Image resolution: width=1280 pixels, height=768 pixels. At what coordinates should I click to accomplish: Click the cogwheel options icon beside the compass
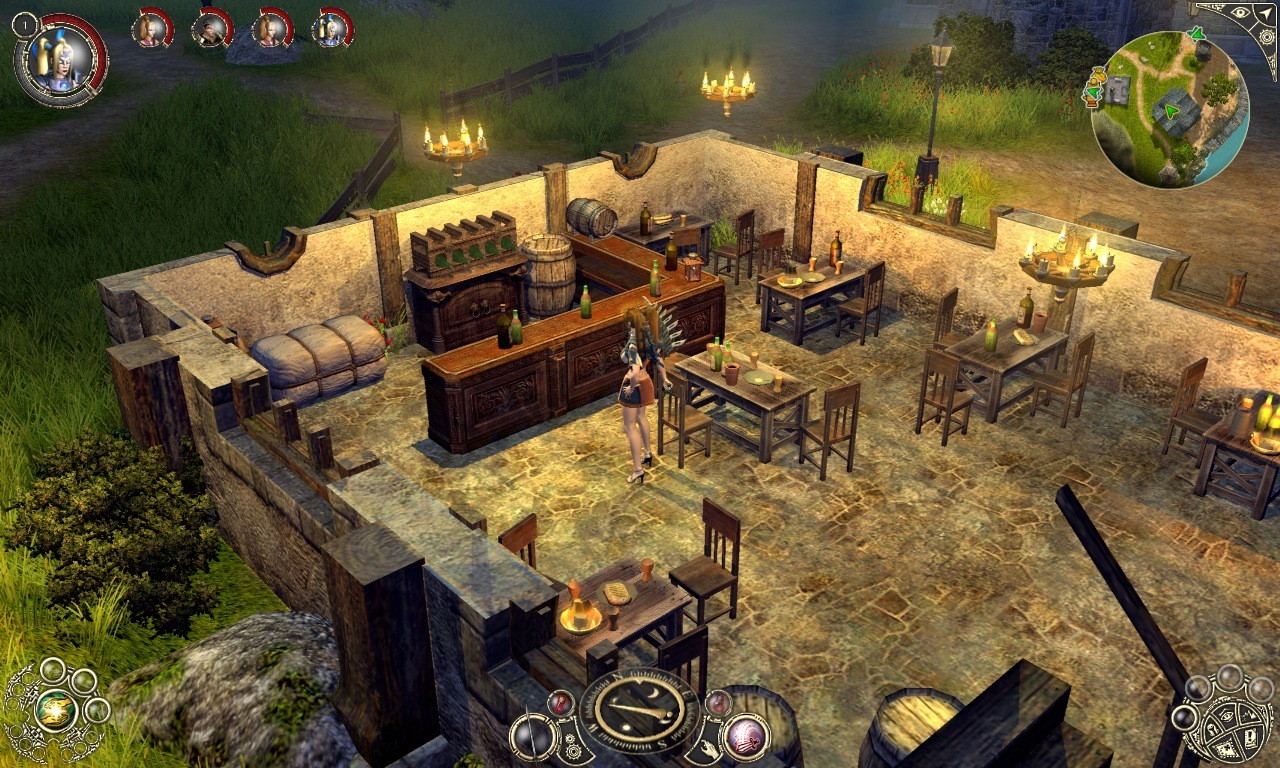(573, 747)
